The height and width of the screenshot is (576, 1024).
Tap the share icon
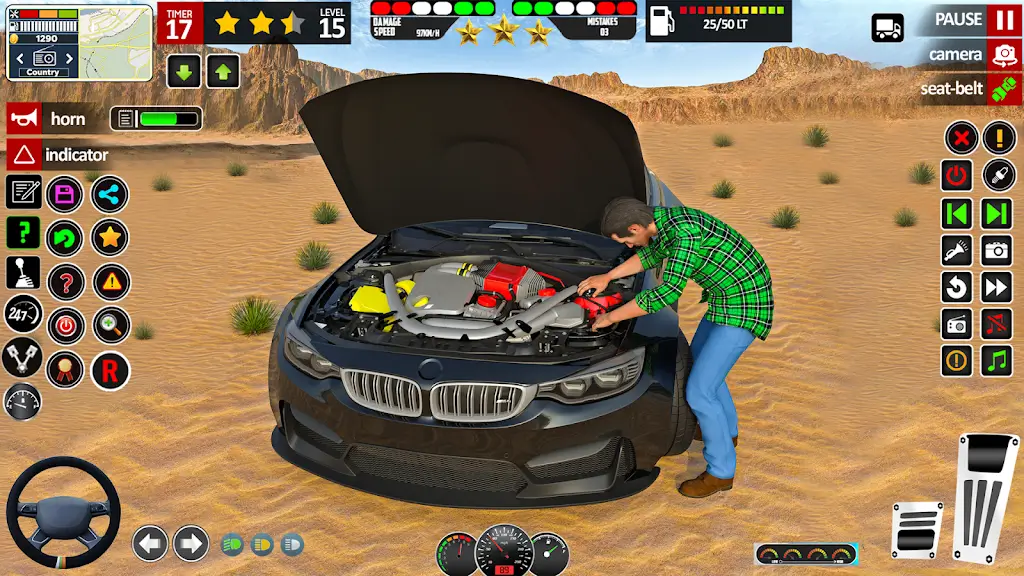pyautogui.click(x=110, y=194)
